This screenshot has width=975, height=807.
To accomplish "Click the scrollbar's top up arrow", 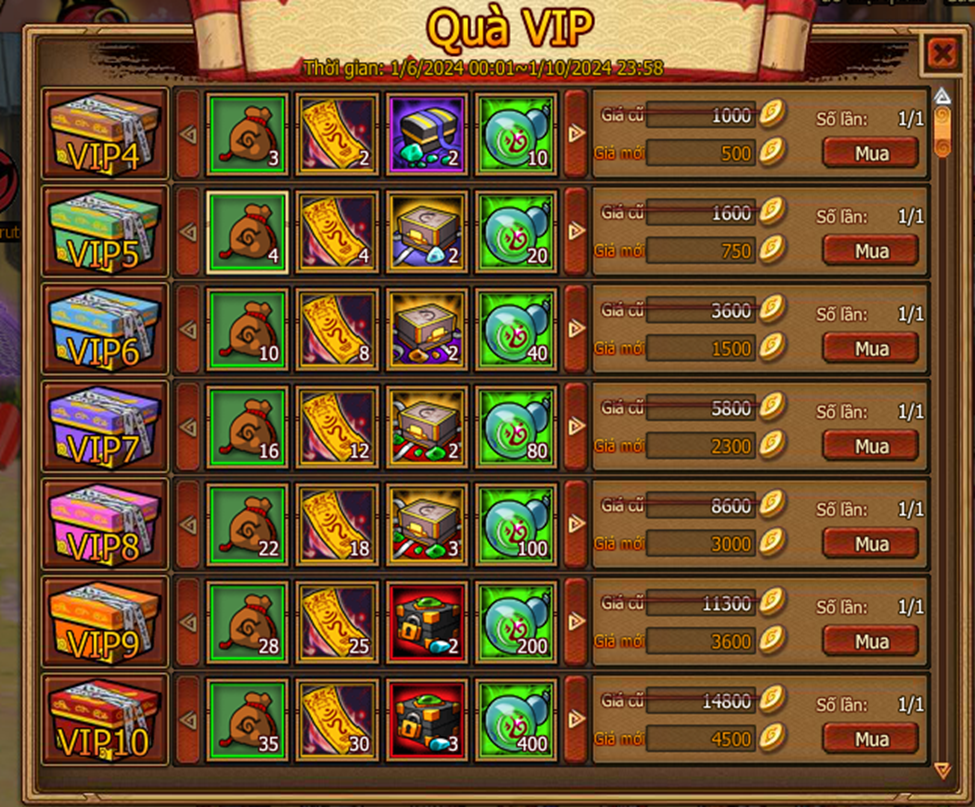I will click(x=941, y=97).
